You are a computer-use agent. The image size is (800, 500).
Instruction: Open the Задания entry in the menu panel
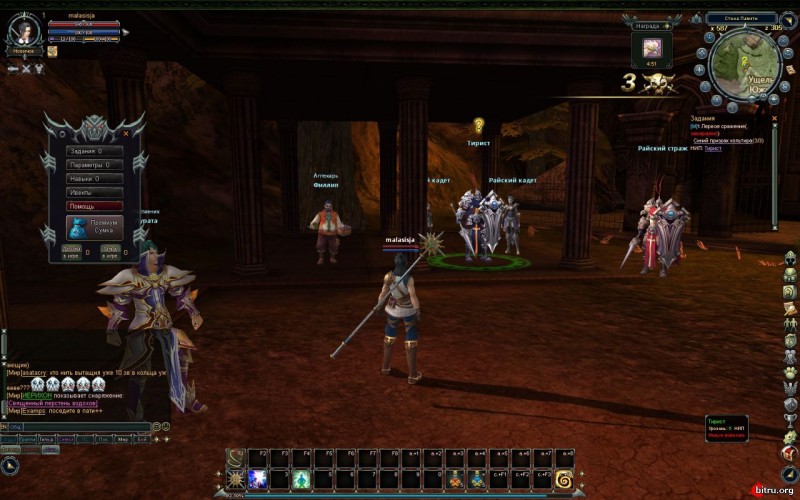click(x=94, y=151)
